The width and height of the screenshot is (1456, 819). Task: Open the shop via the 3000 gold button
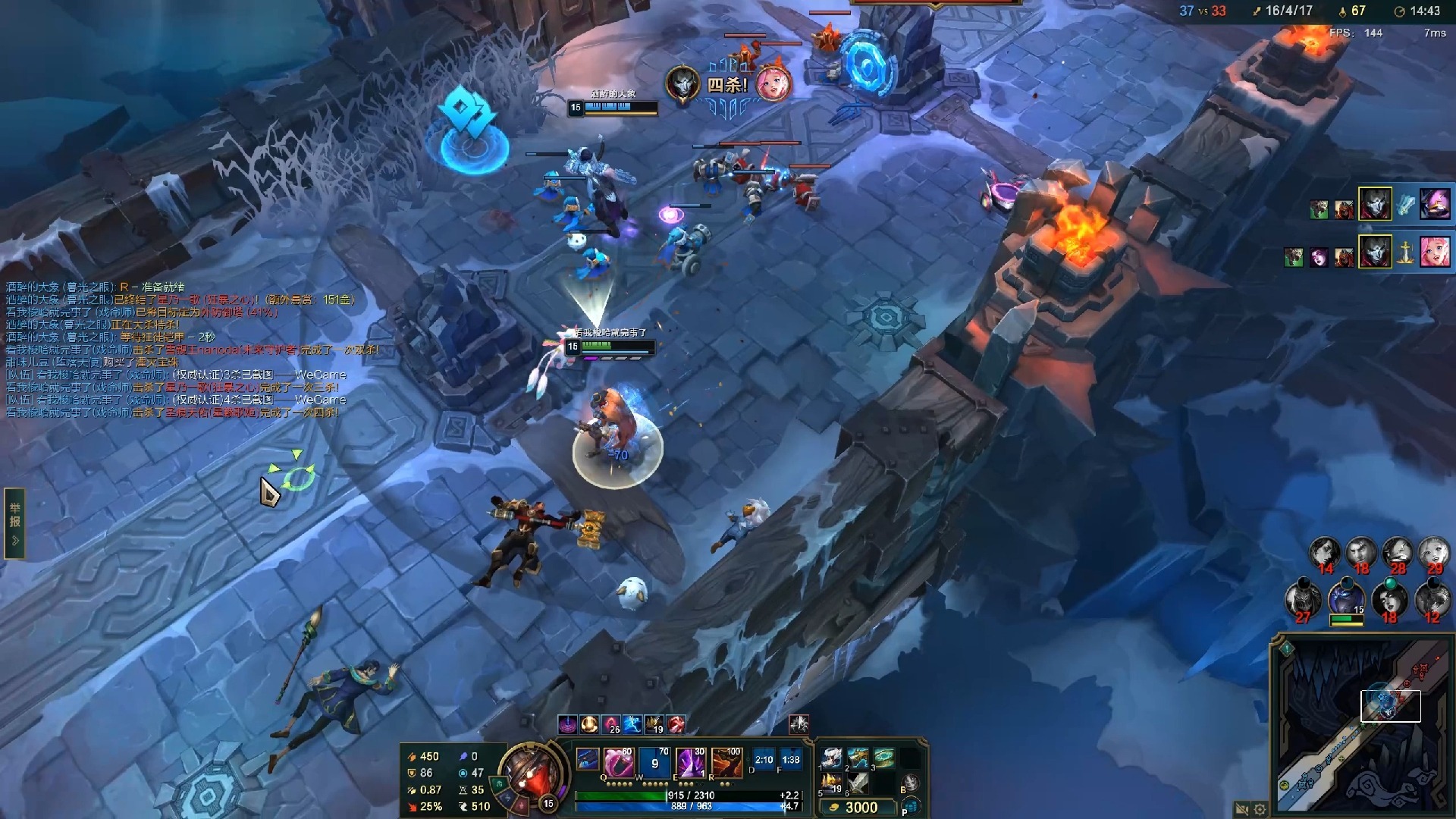coord(855,808)
